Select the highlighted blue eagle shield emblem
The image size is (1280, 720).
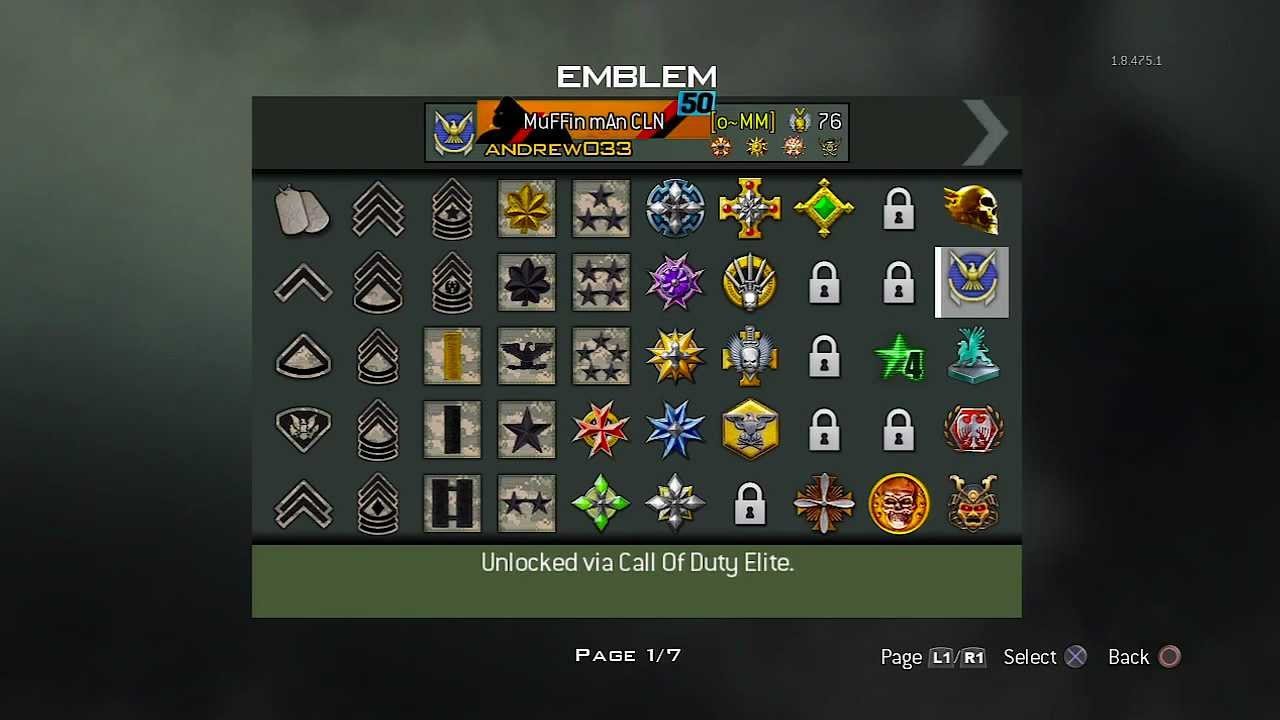[971, 282]
